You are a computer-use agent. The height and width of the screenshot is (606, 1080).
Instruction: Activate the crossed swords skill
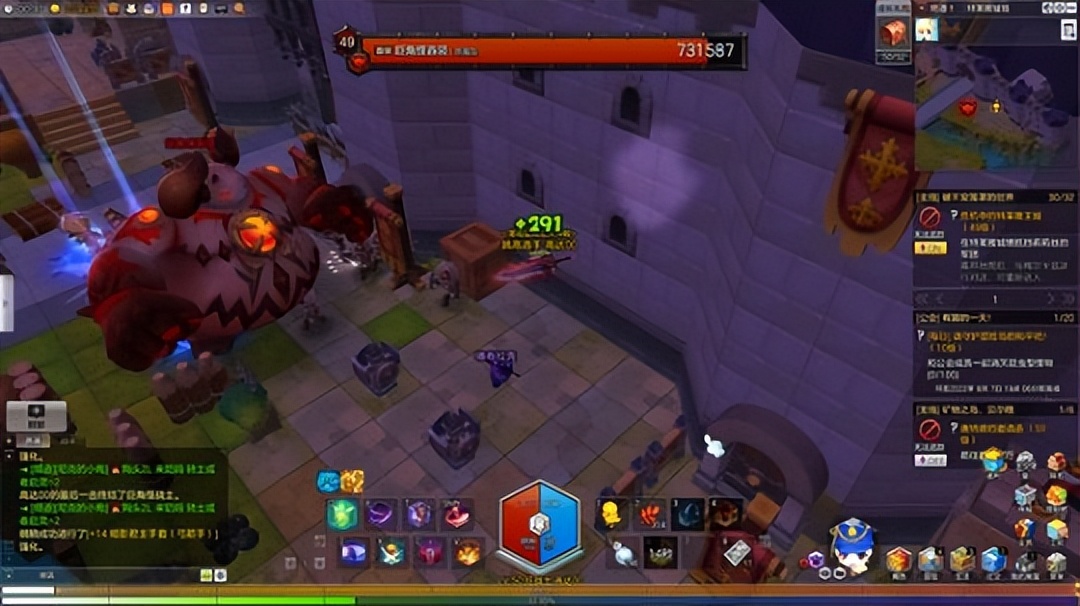pos(391,552)
